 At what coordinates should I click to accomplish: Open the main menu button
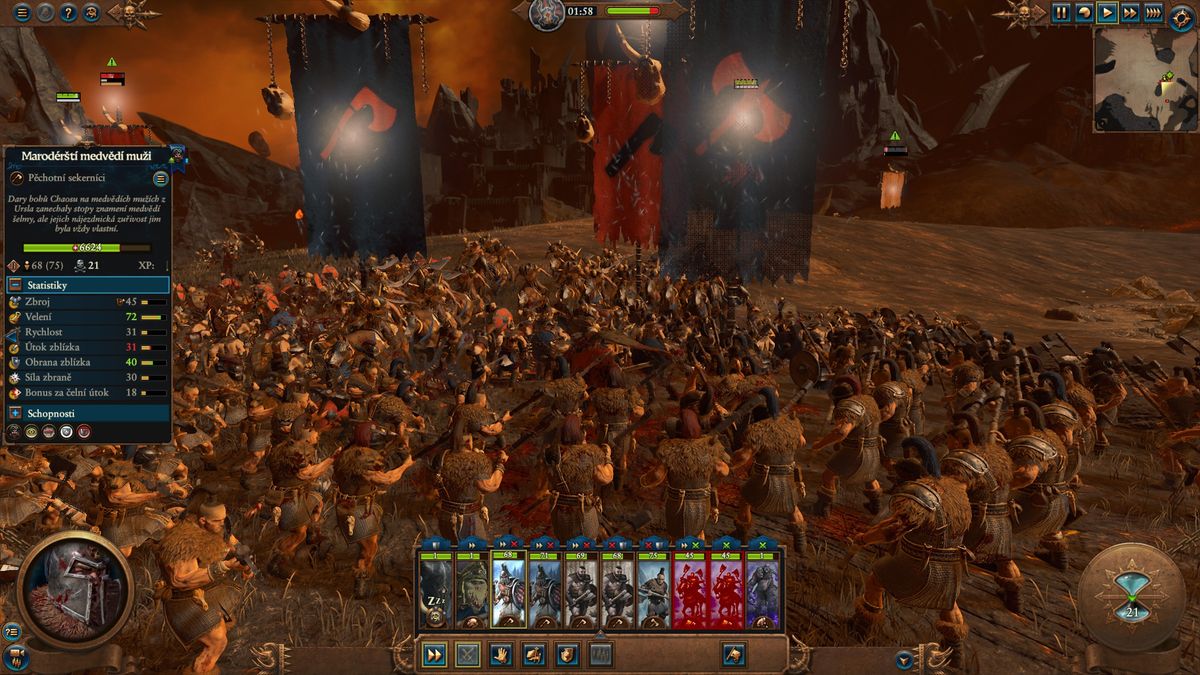[21, 13]
